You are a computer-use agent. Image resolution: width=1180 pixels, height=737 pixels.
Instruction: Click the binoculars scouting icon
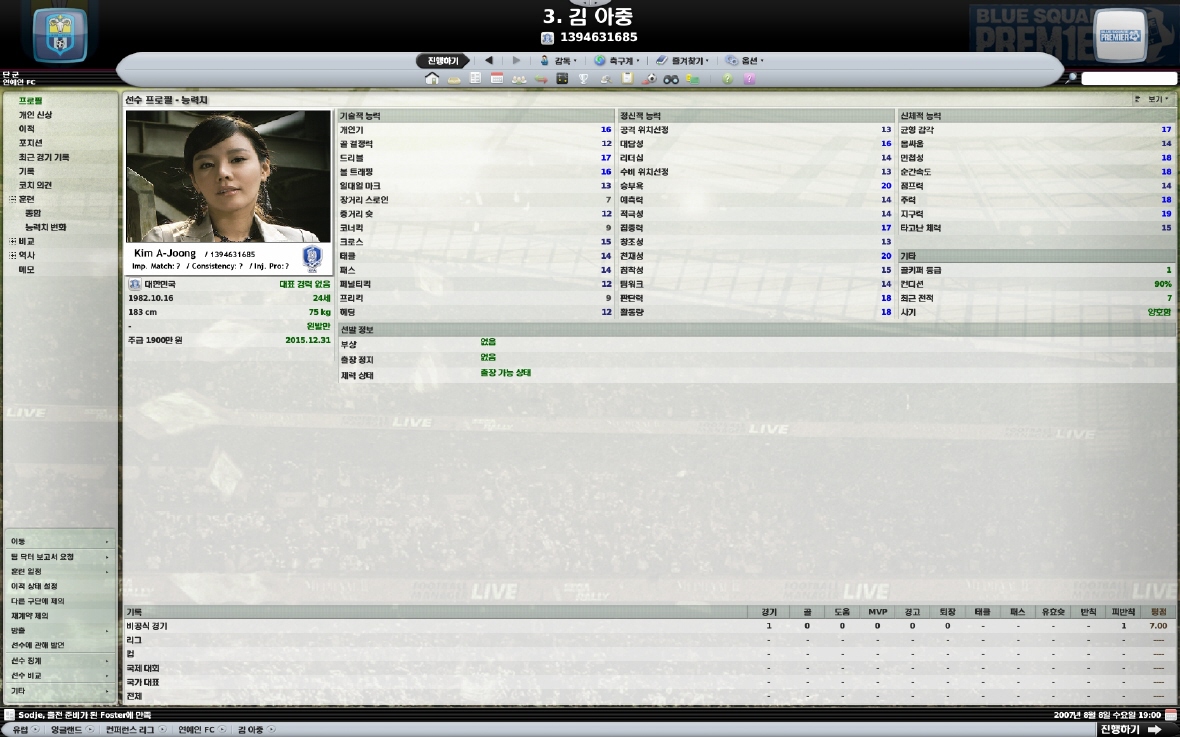pos(671,79)
